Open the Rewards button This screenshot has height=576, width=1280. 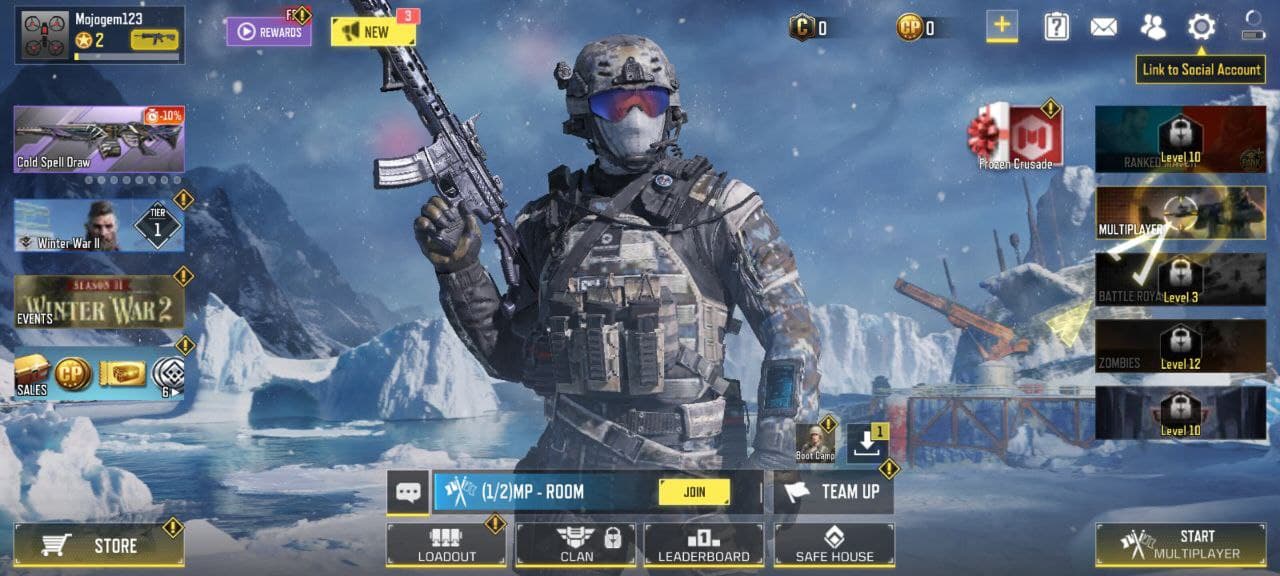(x=268, y=32)
